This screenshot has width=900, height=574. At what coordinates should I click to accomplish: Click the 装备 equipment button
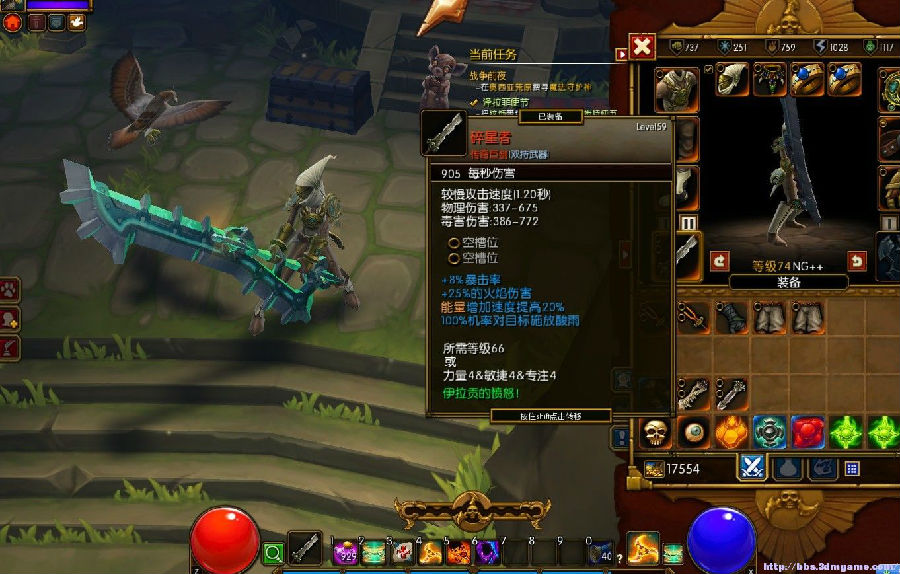[x=788, y=282]
